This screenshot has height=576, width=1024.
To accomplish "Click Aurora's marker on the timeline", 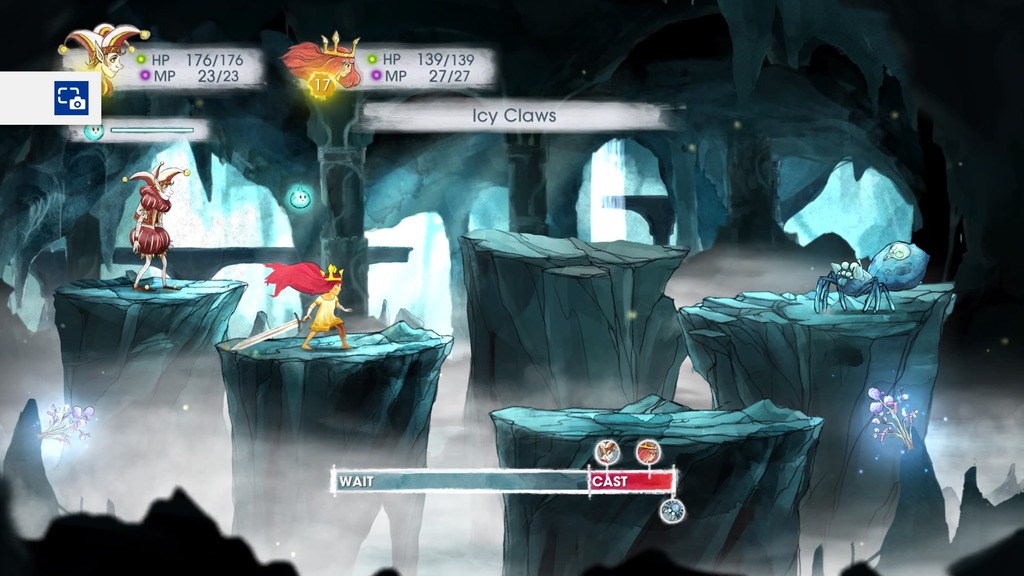I will [648, 452].
